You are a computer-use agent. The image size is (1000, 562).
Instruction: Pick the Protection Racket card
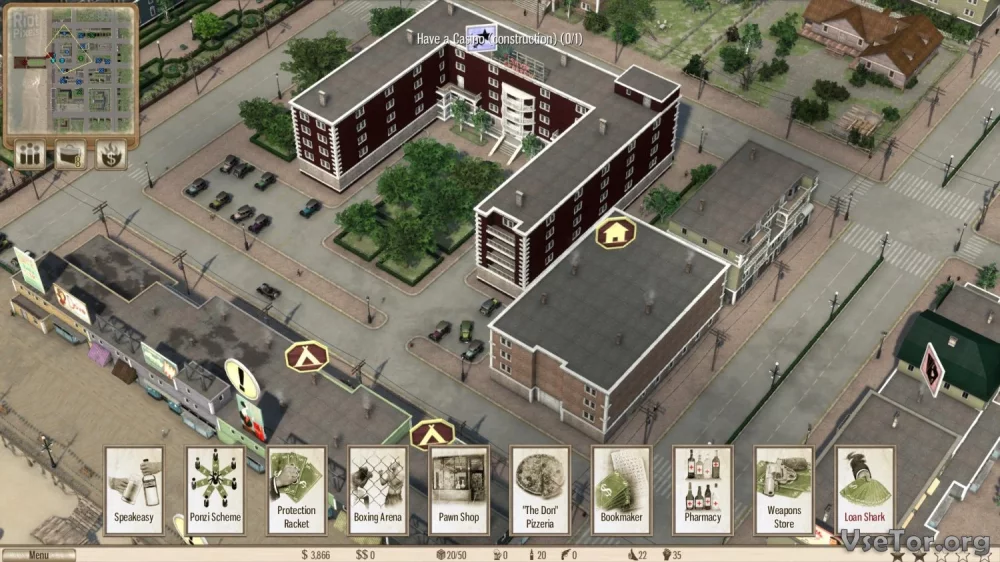[x=296, y=489]
